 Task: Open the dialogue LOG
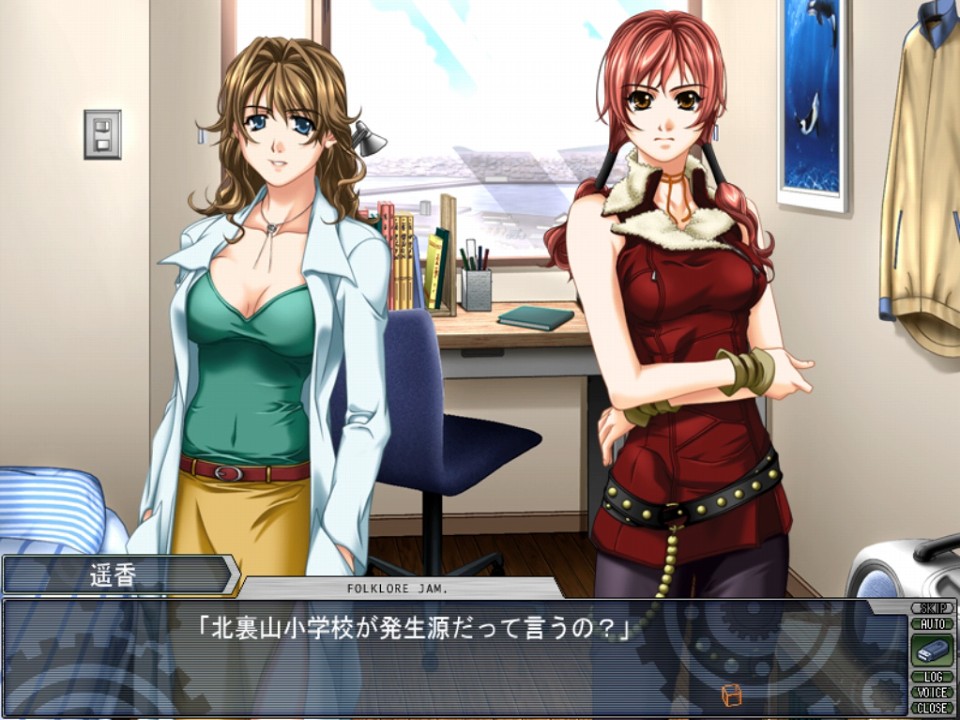tap(931, 677)
